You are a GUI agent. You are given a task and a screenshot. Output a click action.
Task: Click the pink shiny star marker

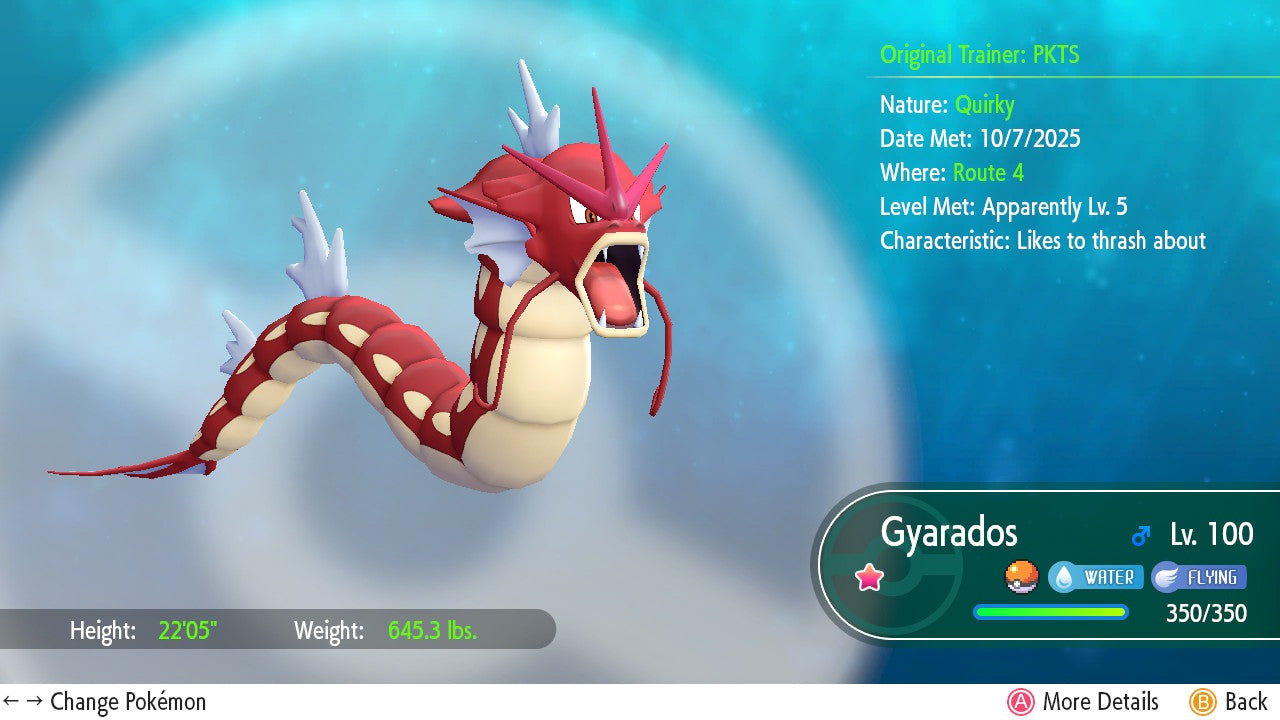[869, 577]
